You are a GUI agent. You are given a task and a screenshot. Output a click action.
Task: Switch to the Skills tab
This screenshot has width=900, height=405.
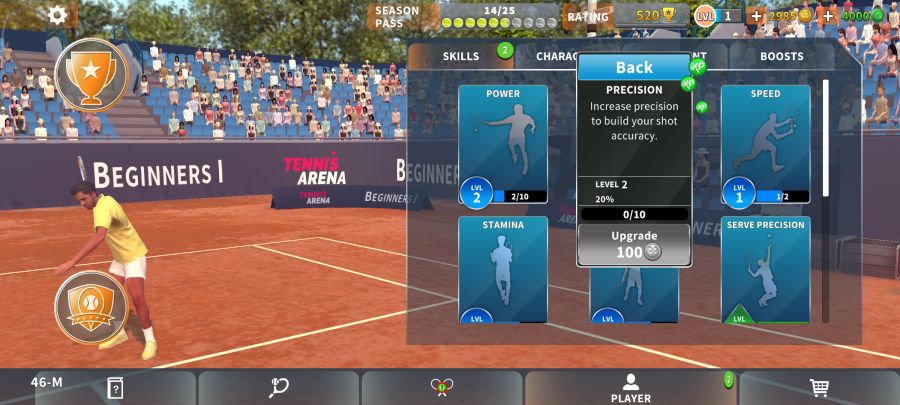pyautogui.click(x=461, y=56)
